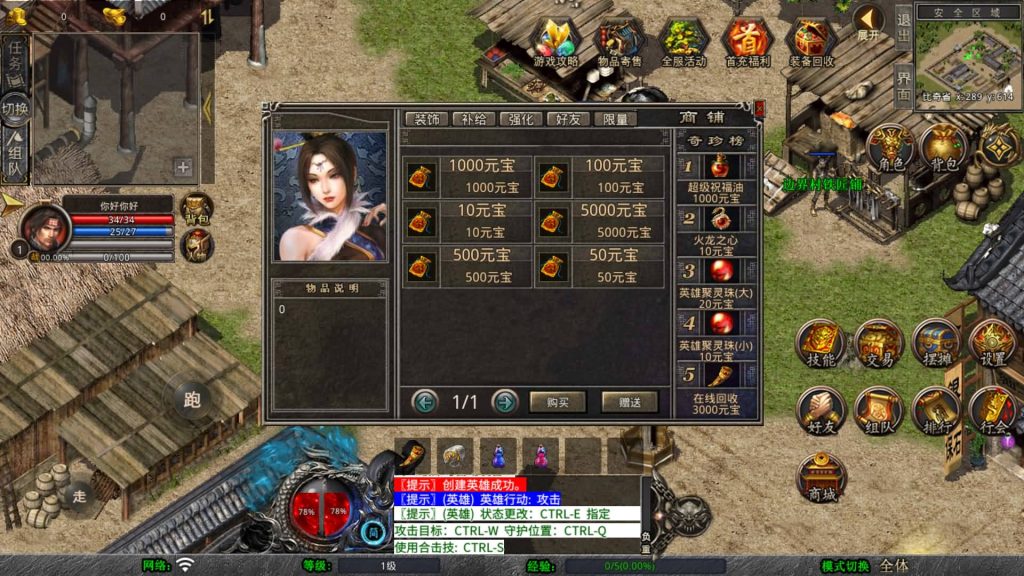Screen dimensions: 1024x576
Task: Click the 退出 exit button
Action: coord(903,28)
